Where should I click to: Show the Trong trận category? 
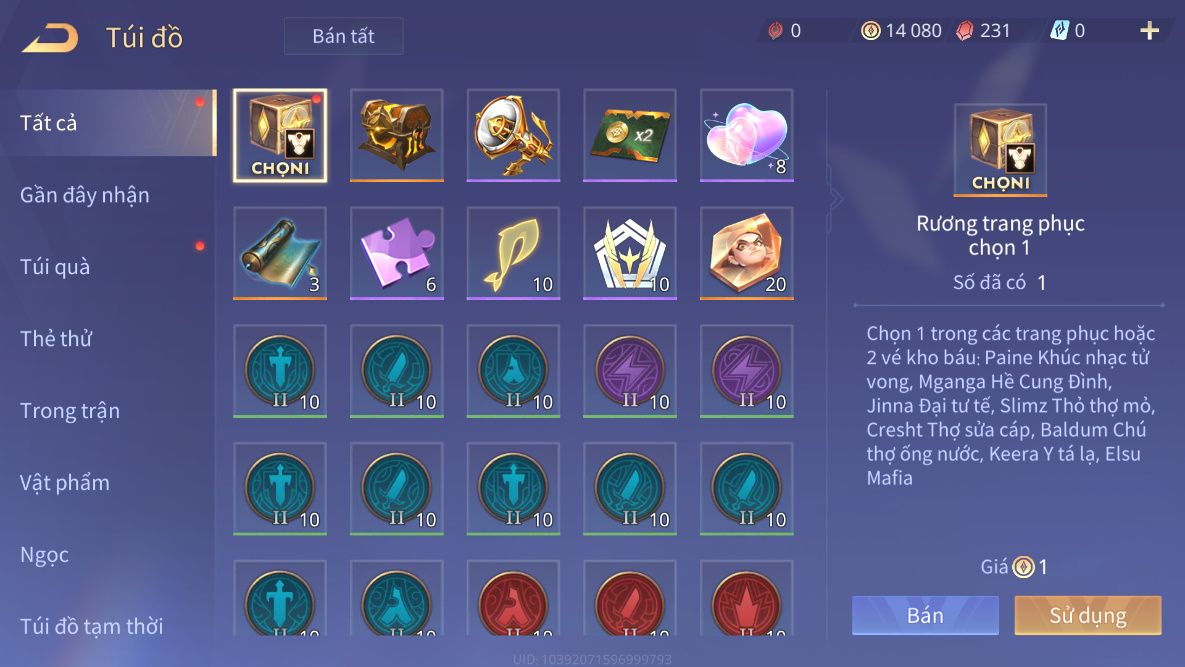click(70, 411)
